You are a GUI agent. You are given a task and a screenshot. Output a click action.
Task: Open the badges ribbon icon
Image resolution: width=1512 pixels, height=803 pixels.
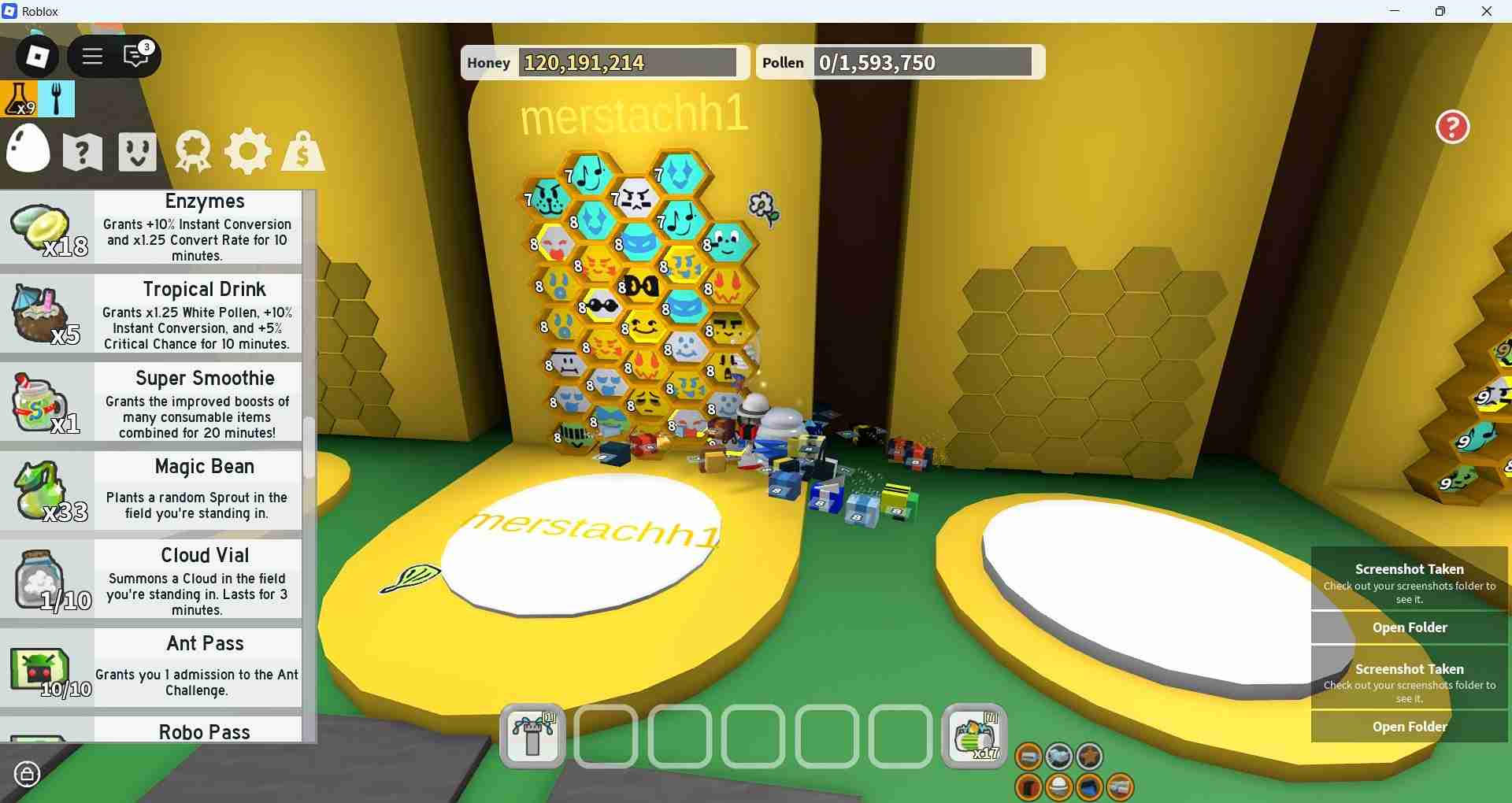tap(191, 151)
